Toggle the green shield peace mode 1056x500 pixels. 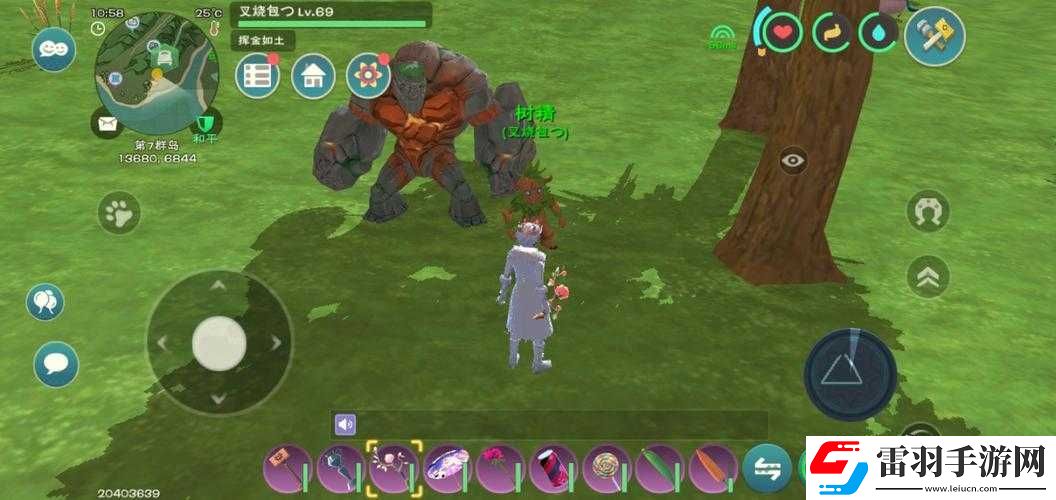pos(205,124)
